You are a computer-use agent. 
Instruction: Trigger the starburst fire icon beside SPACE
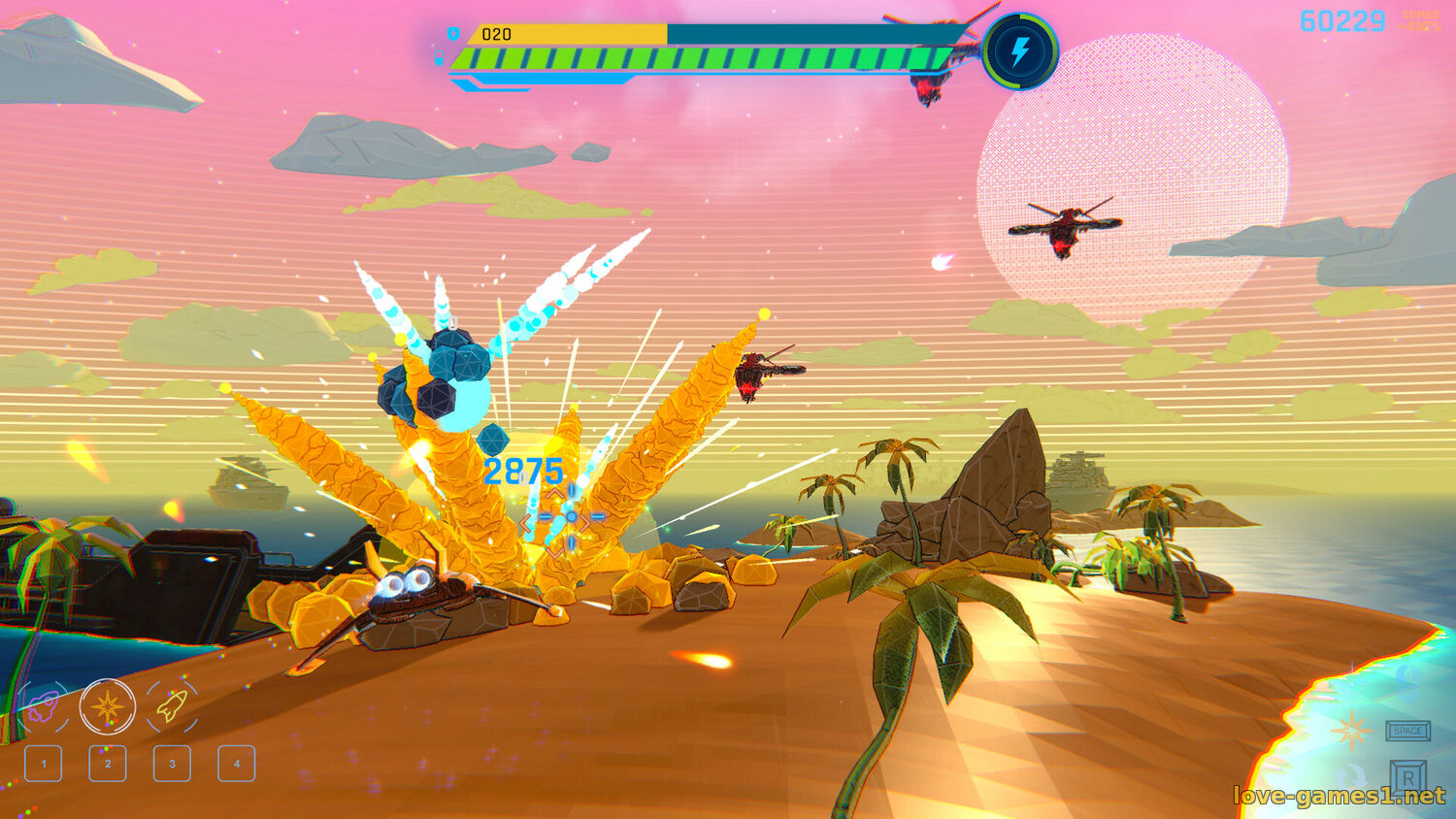pyautogui.click(x=1351, y=730)
